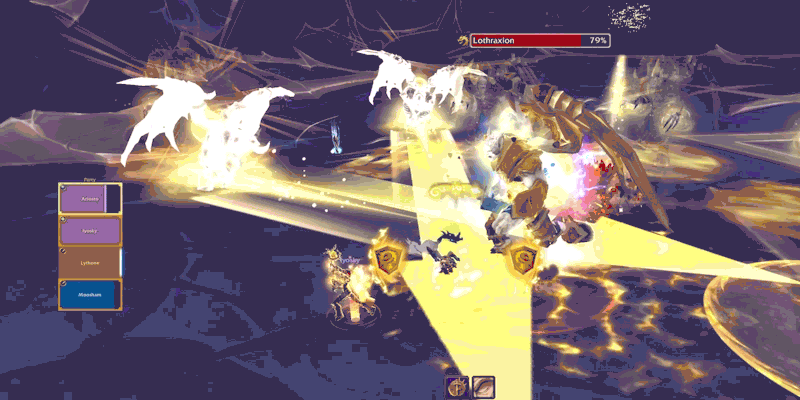Target party member Ivooky's purple frame
The image size is (800, 400).
90,231
